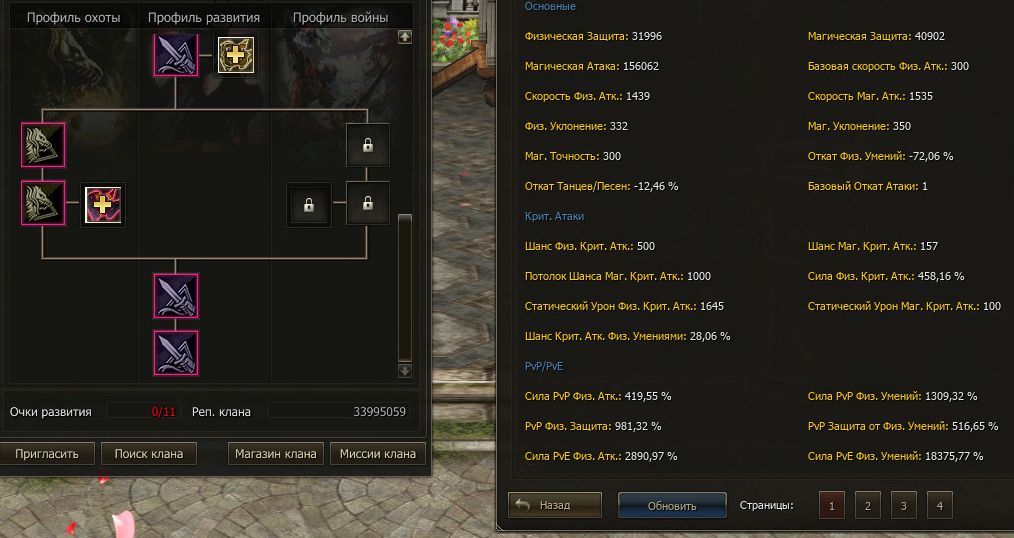Choose the cross skill with red swirl

point(103,206)
